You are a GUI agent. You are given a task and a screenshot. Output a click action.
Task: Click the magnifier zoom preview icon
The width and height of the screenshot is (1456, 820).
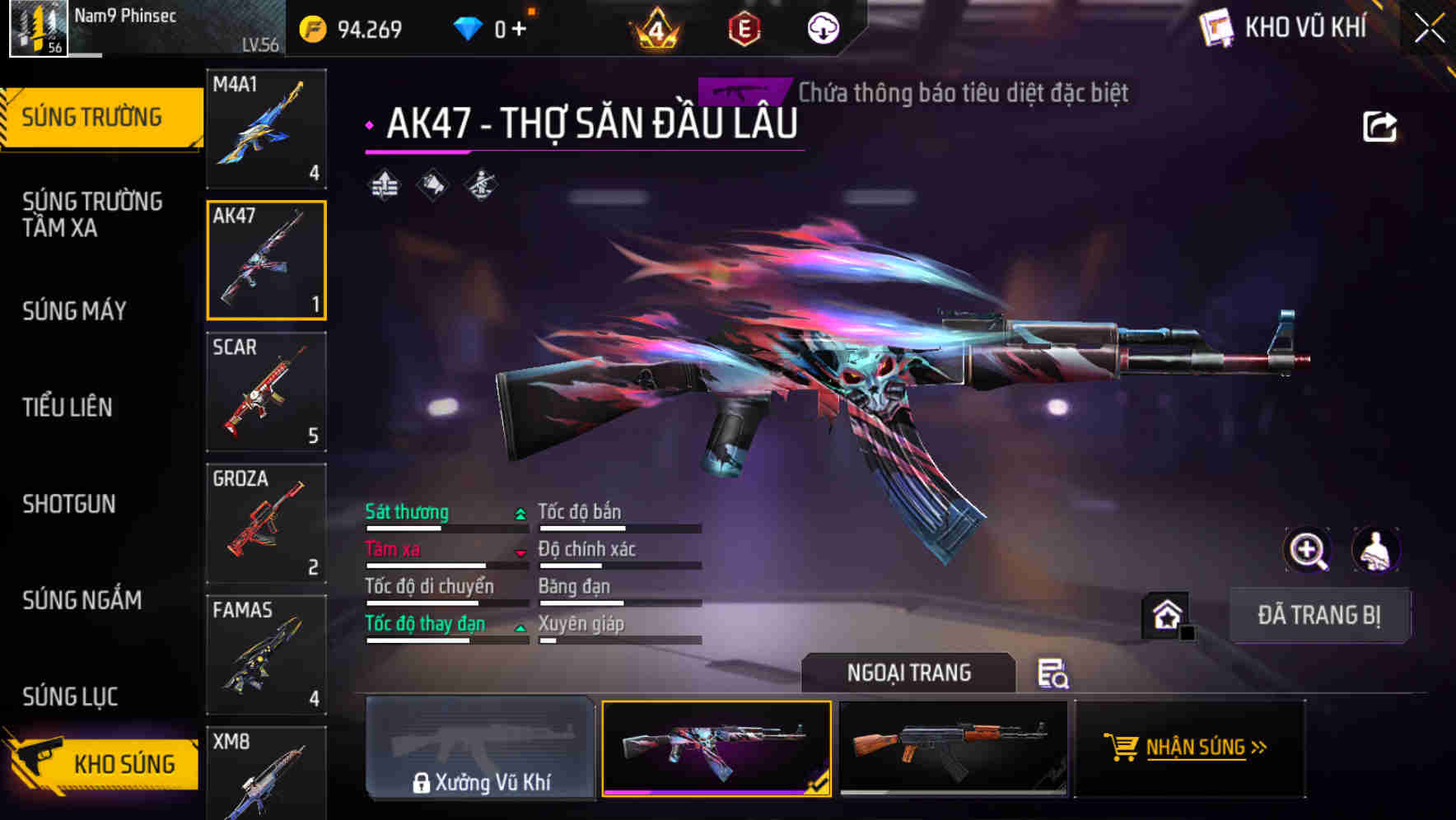[x=1308, y=550]
